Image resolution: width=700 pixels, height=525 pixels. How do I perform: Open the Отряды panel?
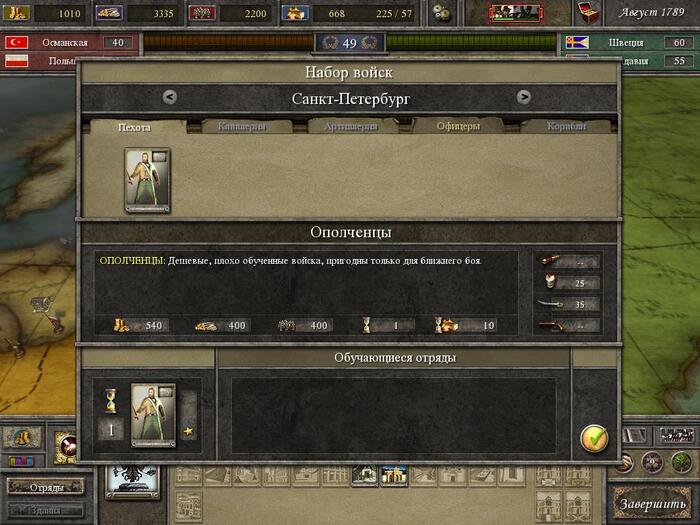pyautogui.click(x=47, y=487)
